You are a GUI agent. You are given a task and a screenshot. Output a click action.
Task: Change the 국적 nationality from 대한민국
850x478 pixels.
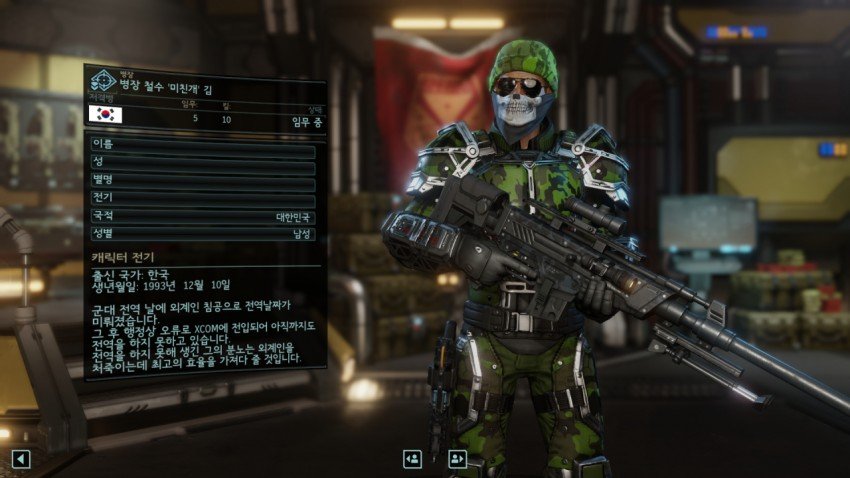tap(202, 216)
